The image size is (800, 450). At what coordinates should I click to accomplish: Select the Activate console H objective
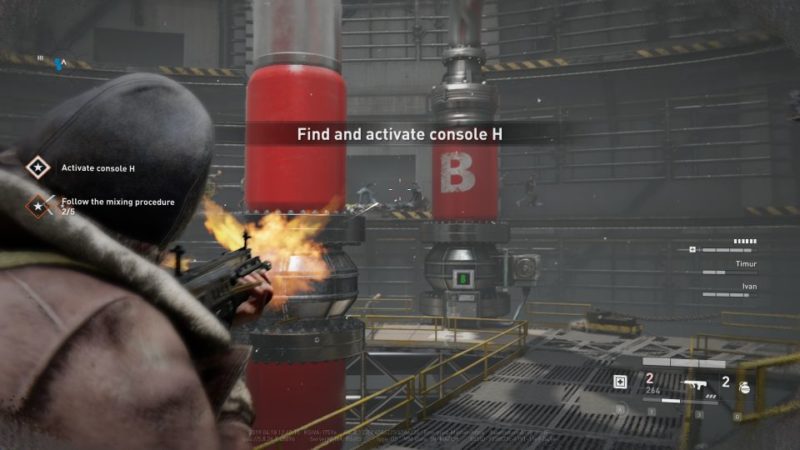click(x=97, y=168)
